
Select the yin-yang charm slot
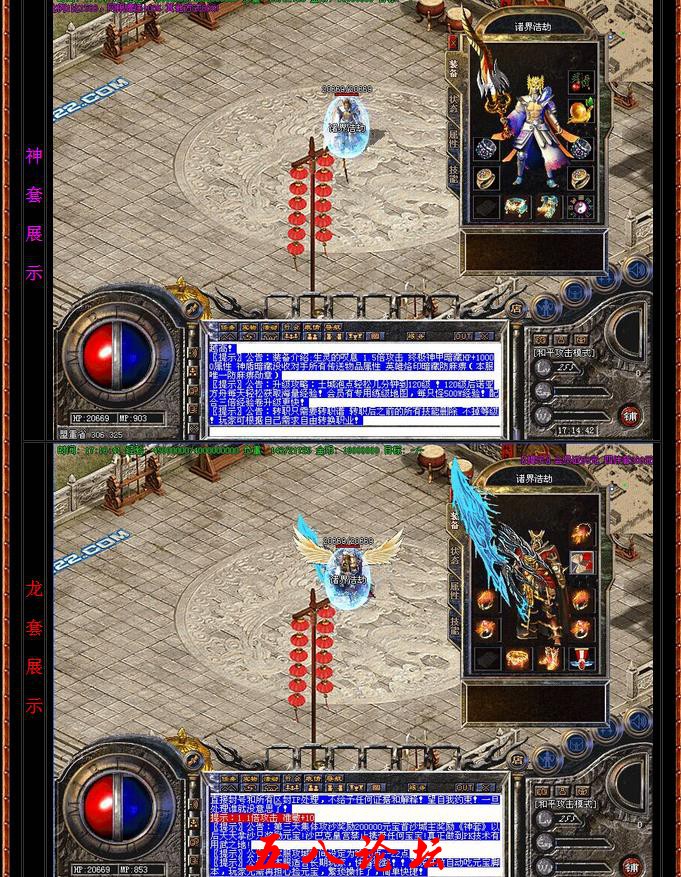[x=581, y=207]
